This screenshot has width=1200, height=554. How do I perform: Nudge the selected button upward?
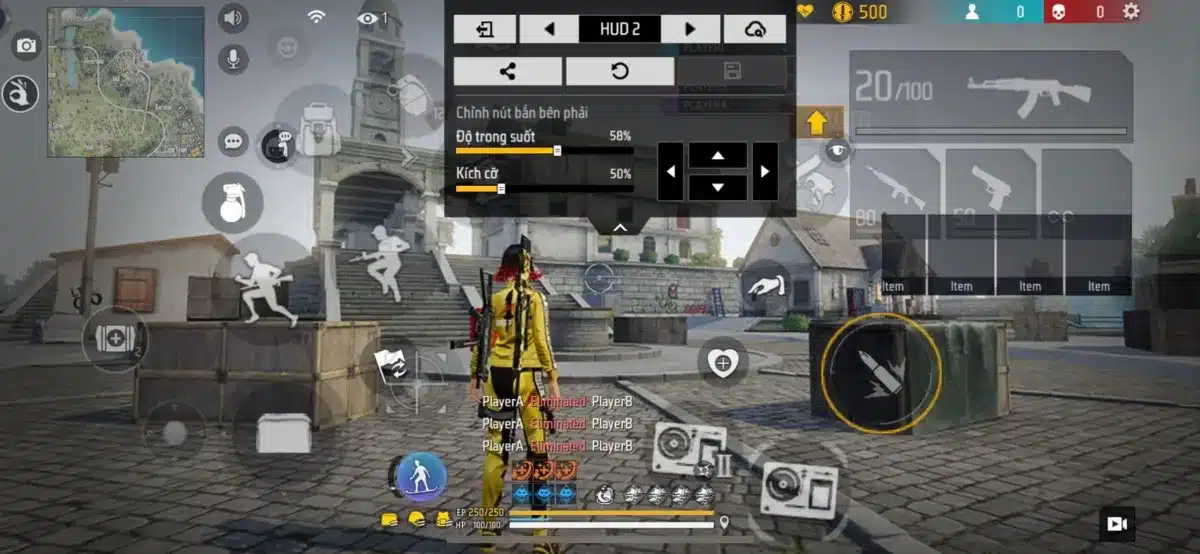pos(717,155)
